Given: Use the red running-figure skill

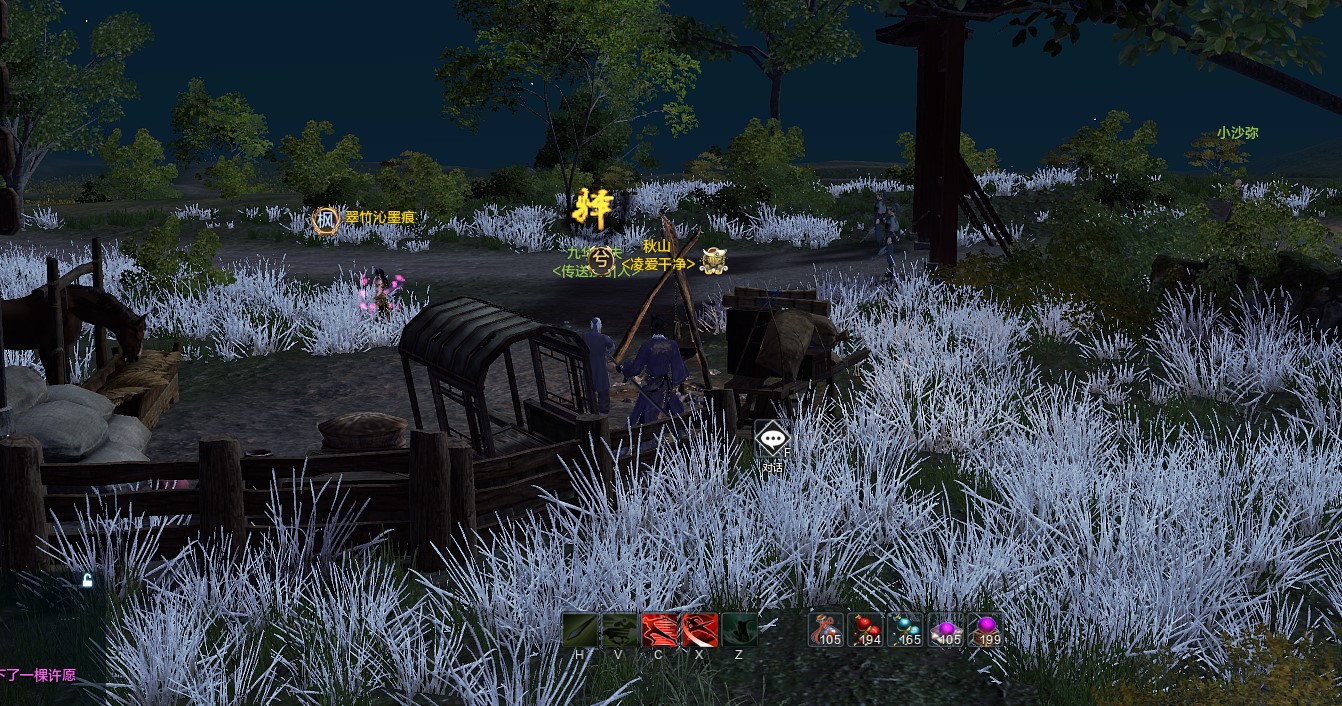Looking at the screenshot, I should click(660, 630).
